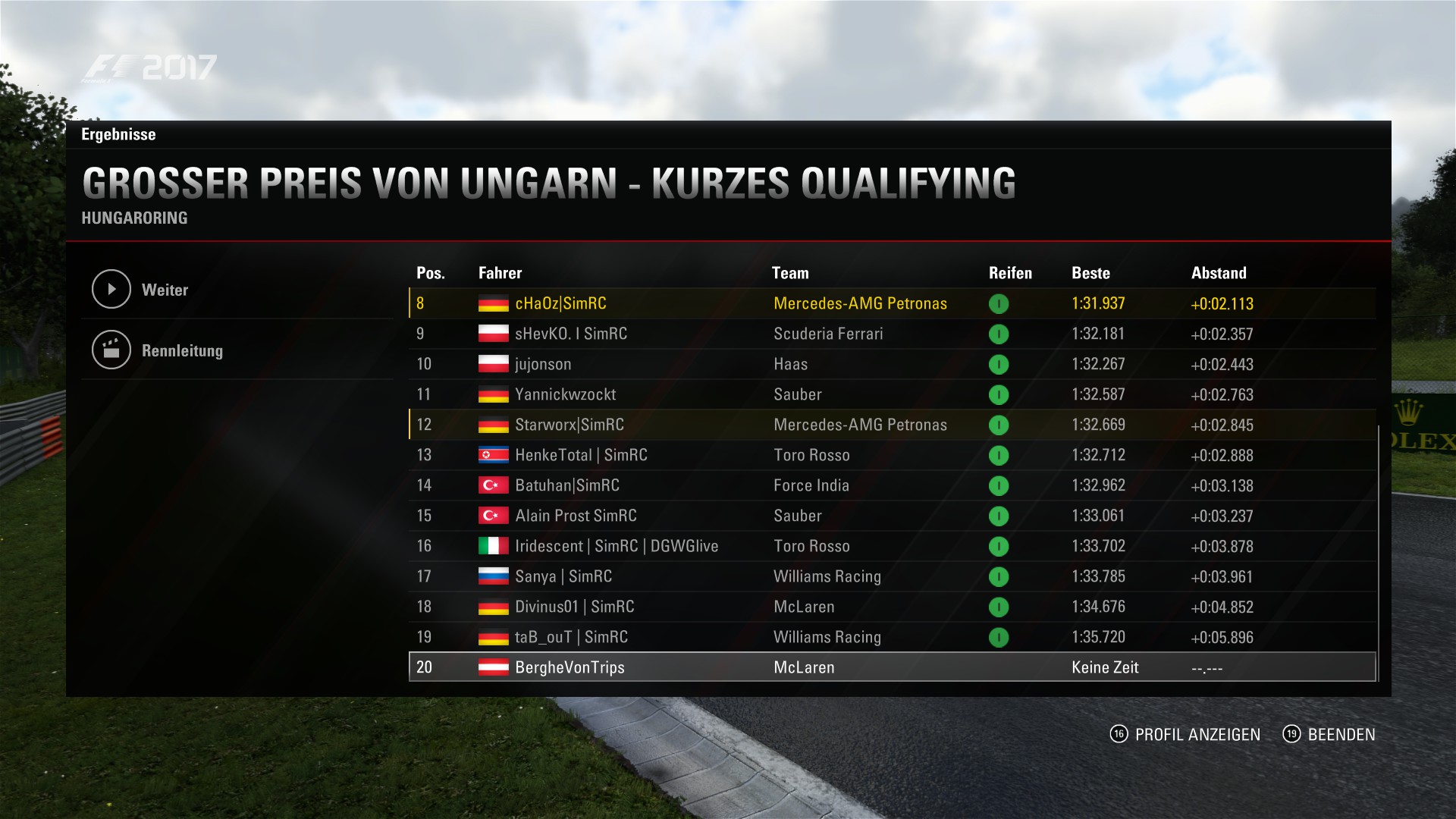Choose Alain Prost SimRC row
1456x819 pixels.
pyautogui.click(x=576, y=516)
